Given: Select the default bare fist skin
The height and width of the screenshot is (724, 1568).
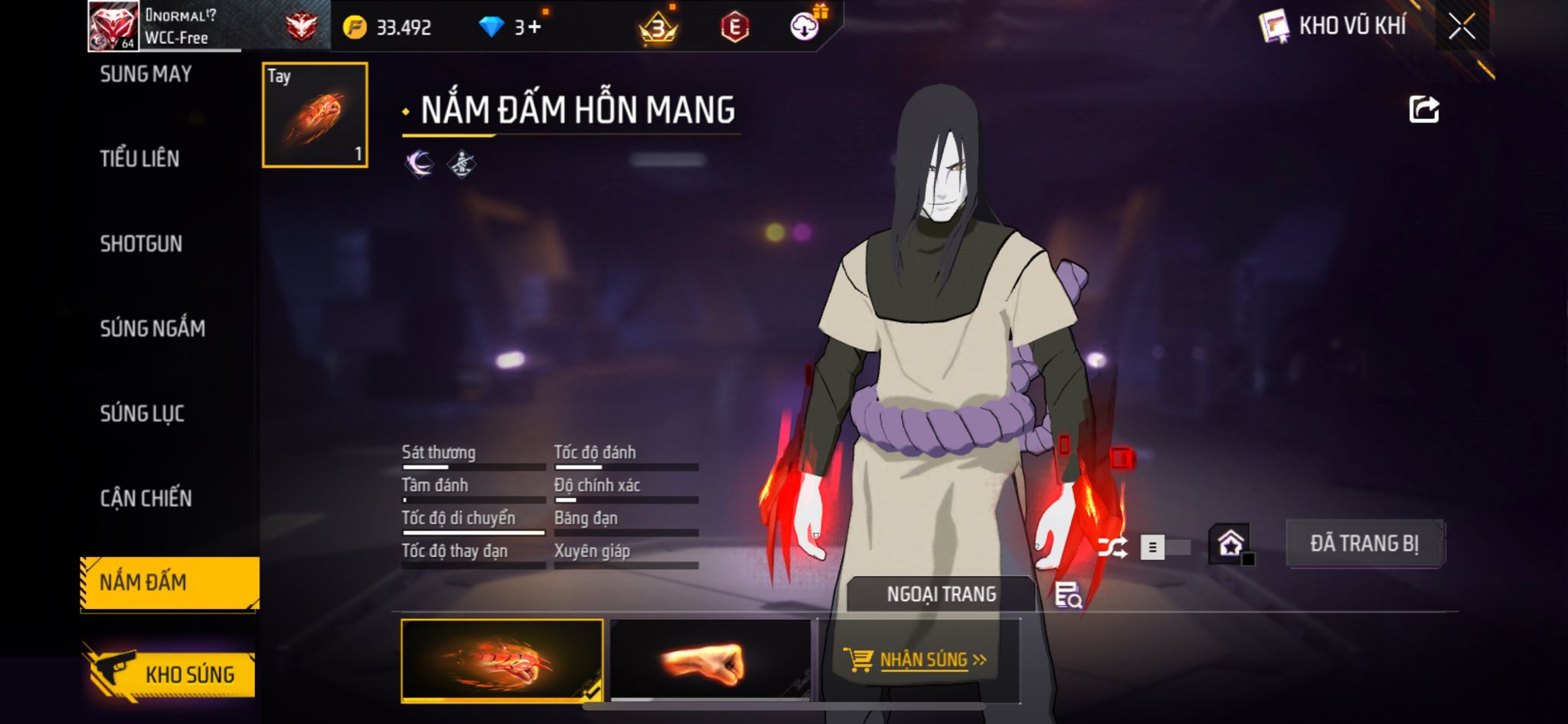Looking at the screenshot, I should (x=710, y=660).
